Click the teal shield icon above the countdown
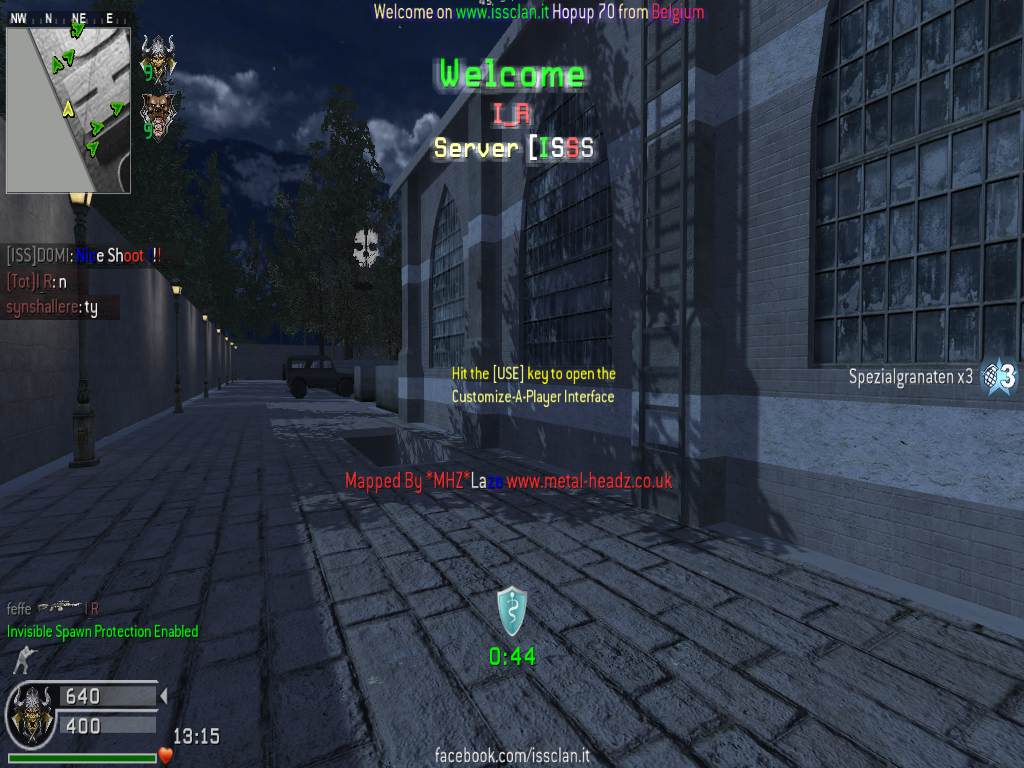Screen dimensions: 1024x768 click(512, 612)
